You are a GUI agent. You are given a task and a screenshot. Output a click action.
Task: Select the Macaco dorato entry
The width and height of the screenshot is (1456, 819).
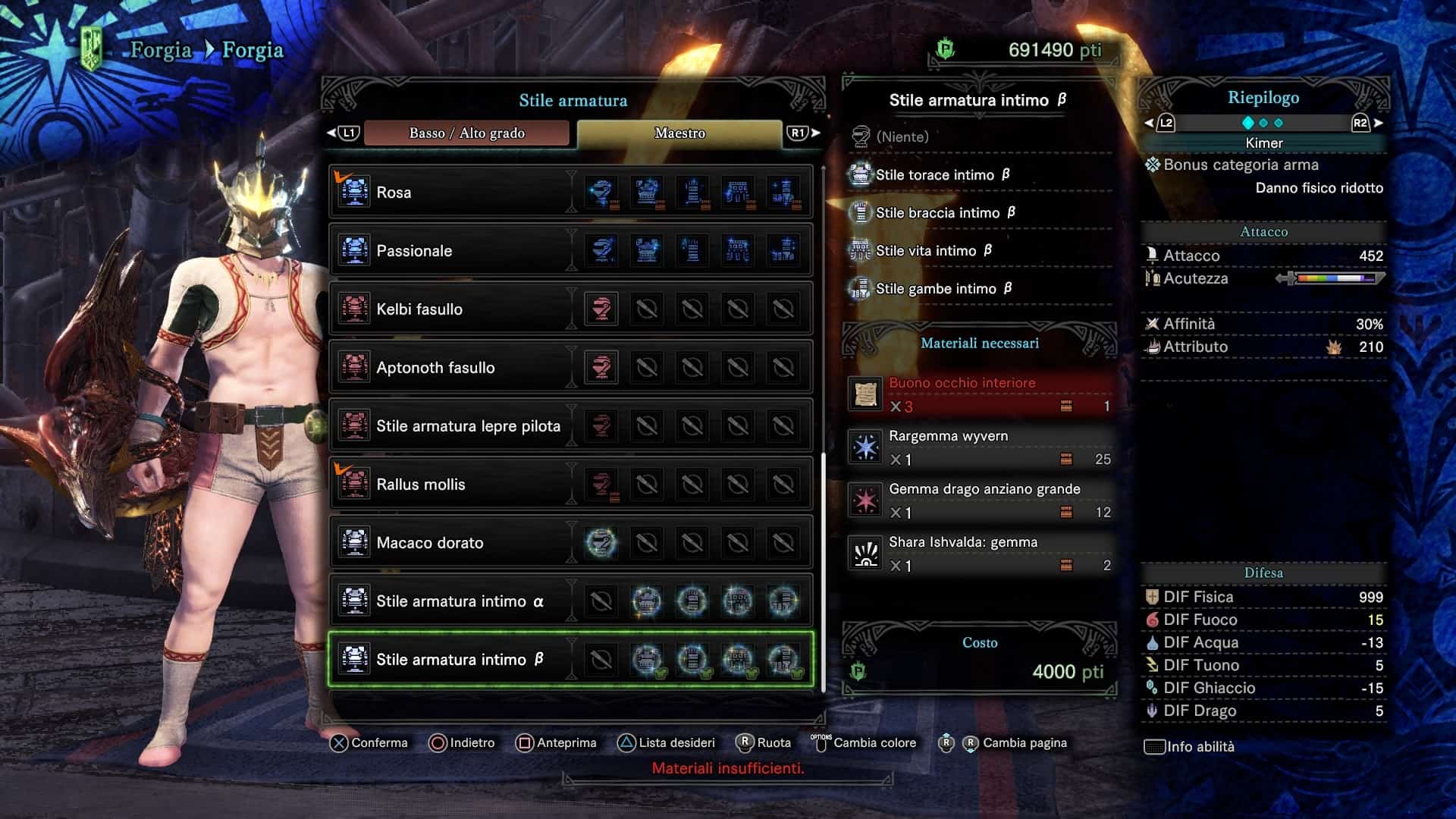click(x=455, y=543)
